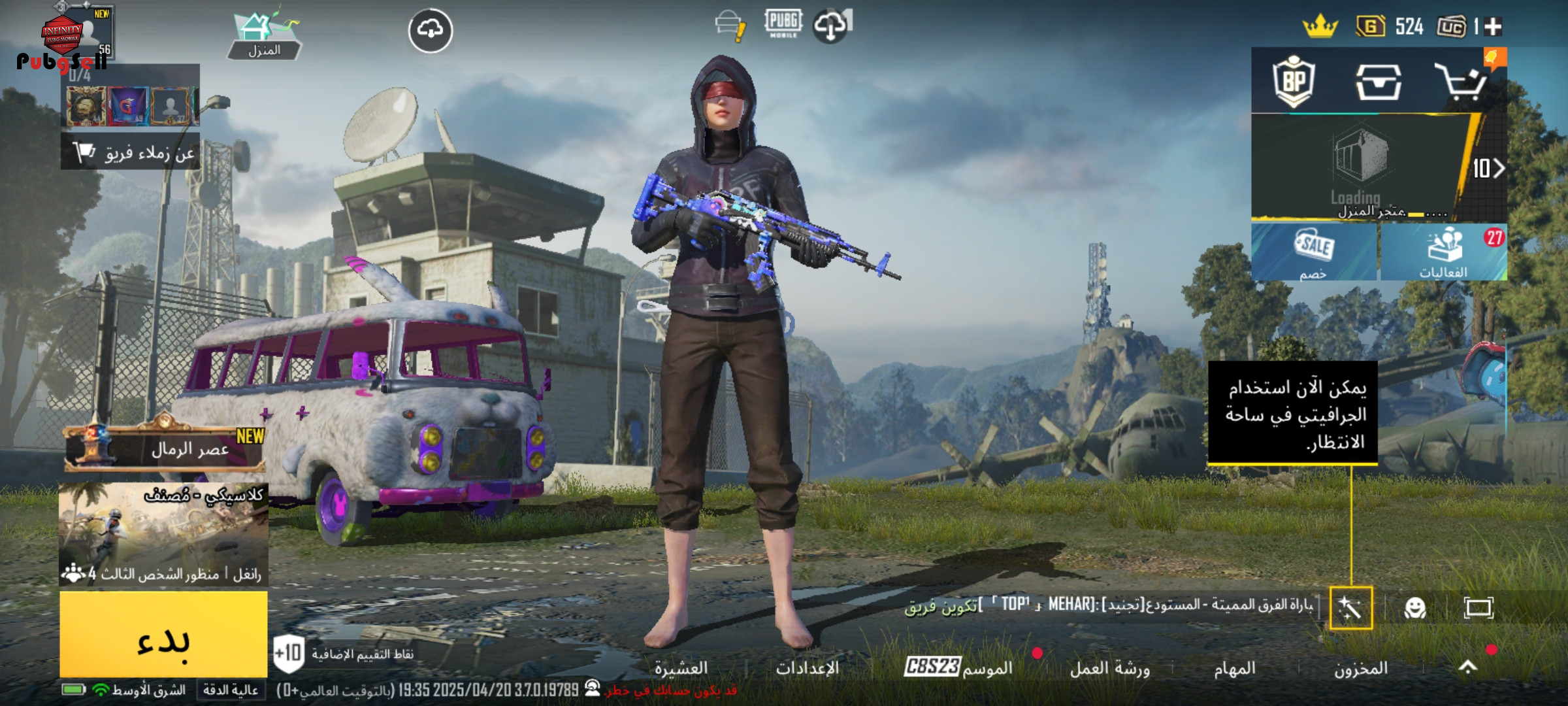Image resolution: width=1568 pixels, height=706 pixels.
Task: Open the C8S23 Season menu
Action: tap(958, 667)
